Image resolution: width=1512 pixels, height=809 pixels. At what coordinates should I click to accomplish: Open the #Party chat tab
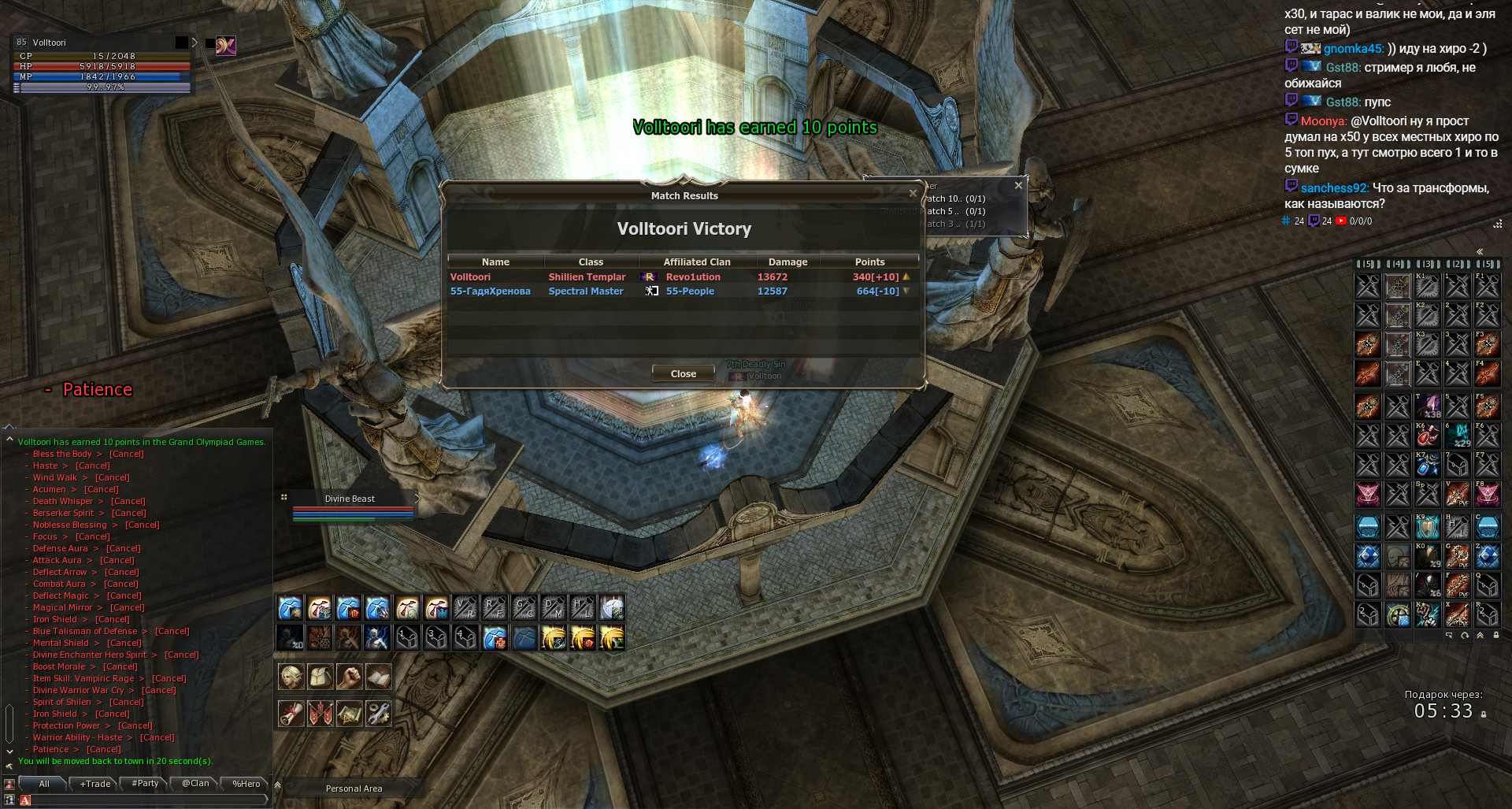[145, 784]
